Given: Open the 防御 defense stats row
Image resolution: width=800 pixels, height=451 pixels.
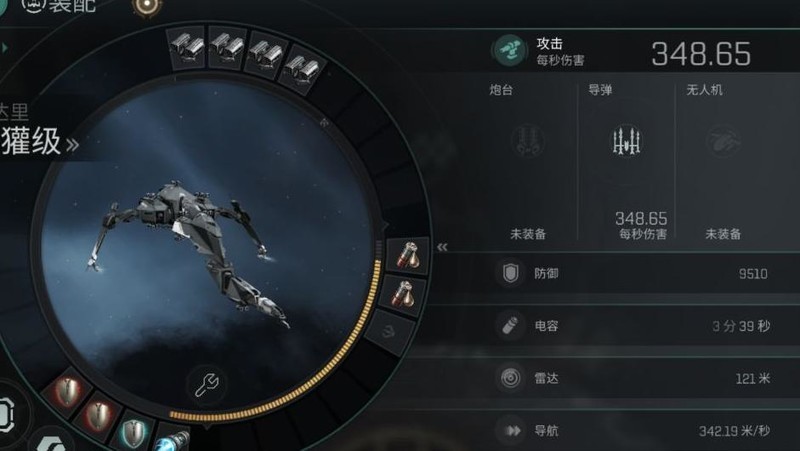Looking at the screenshot, I should [x=638, y=273].
